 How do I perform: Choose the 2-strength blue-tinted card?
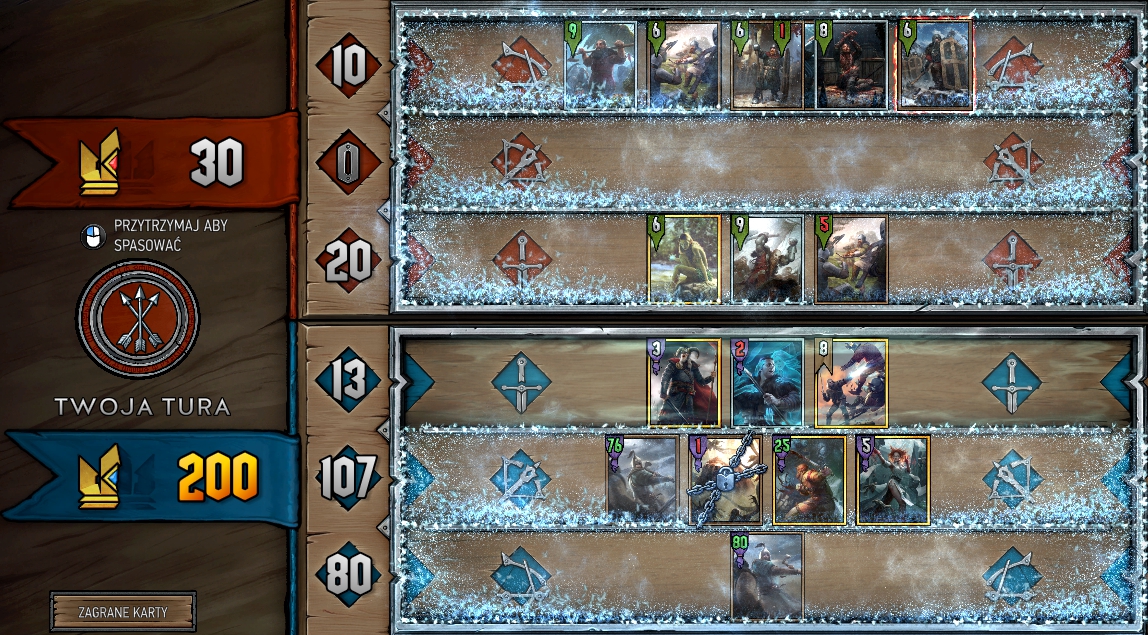(767, 383)
